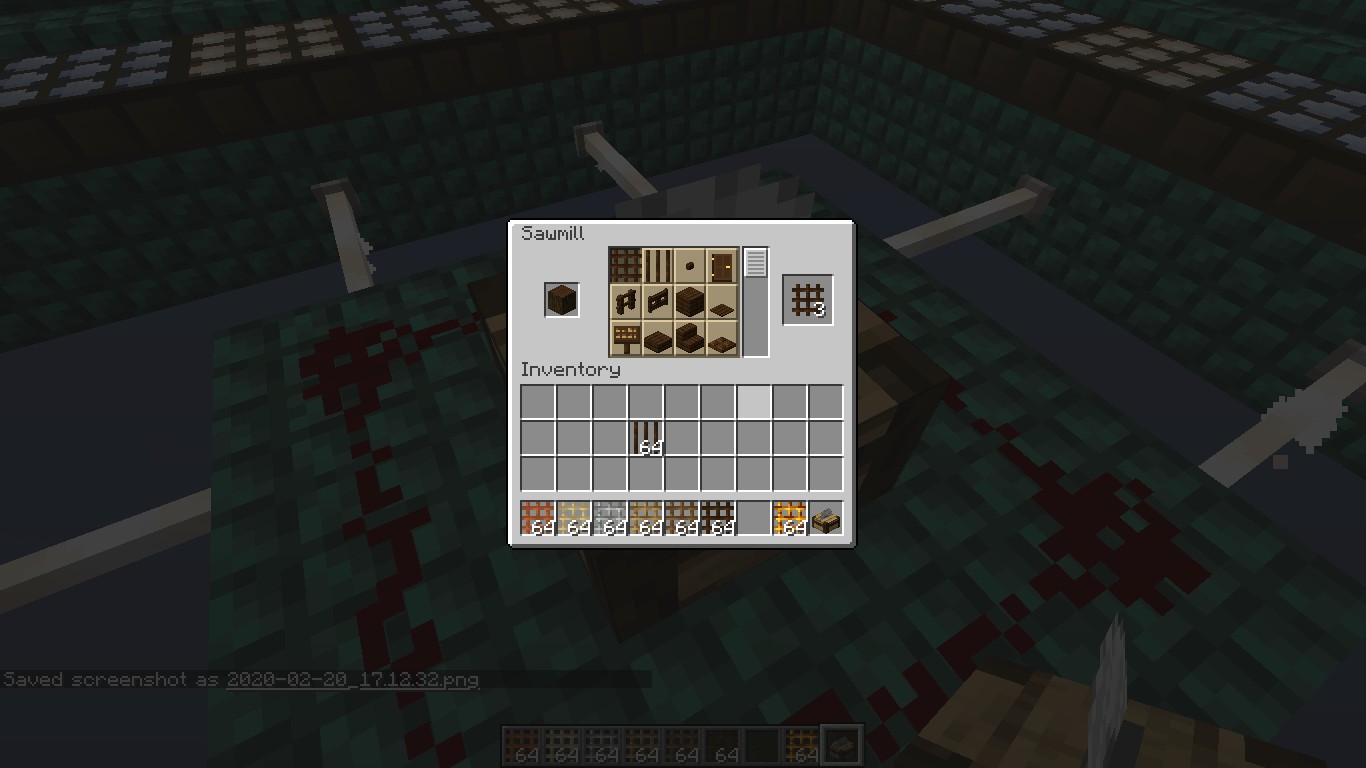Pick the dark oak planks recipe
The image size is (1366, 768).
point(690,300)
